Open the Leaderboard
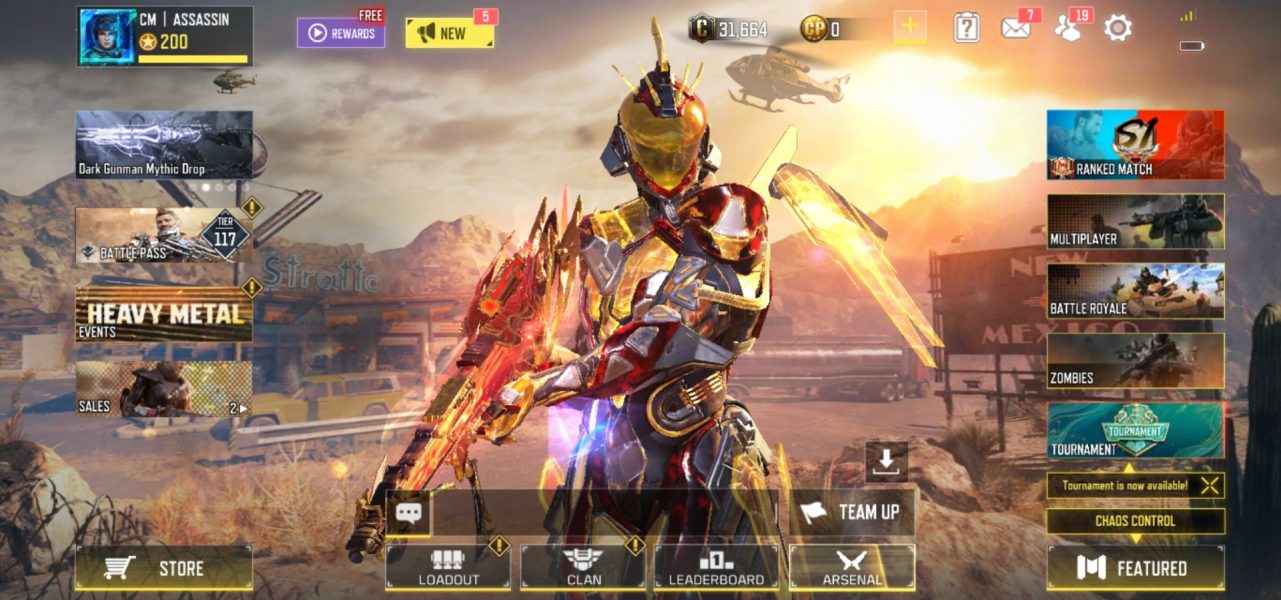The height and width of the screenshot is (600, 1281). 716,567
